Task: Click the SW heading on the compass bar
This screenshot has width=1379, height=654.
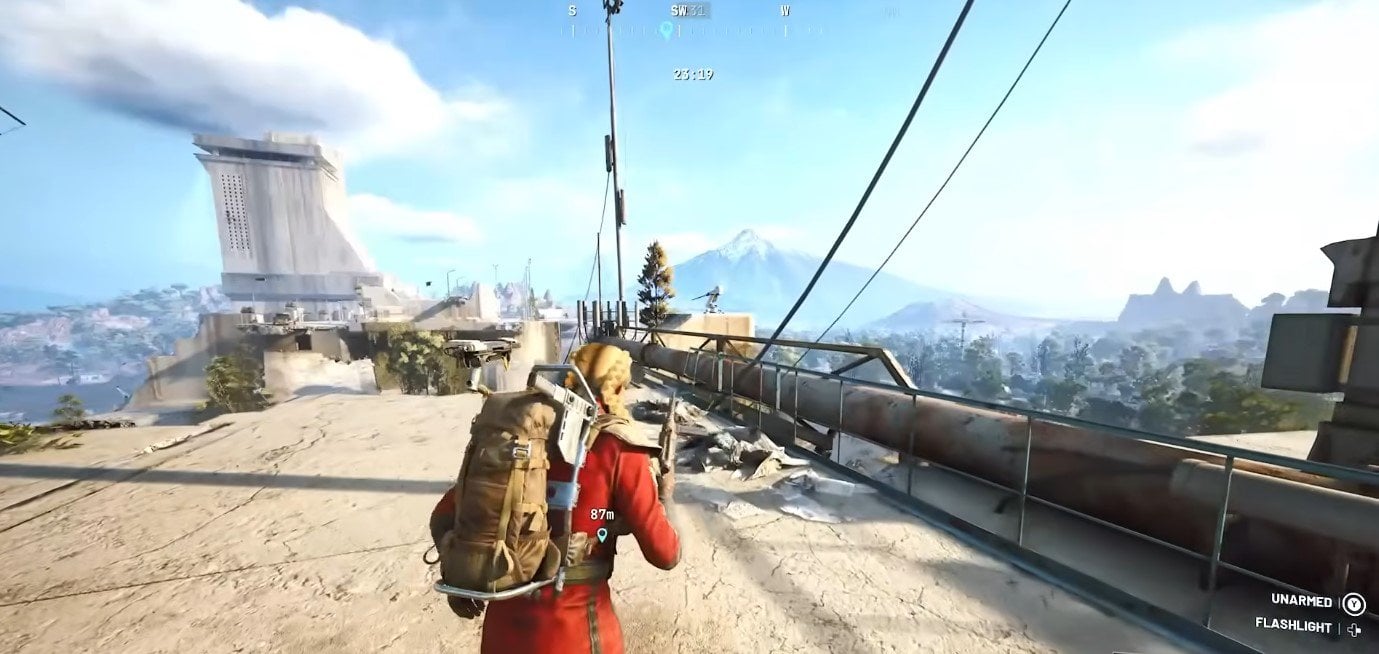Action: [679, 11]
